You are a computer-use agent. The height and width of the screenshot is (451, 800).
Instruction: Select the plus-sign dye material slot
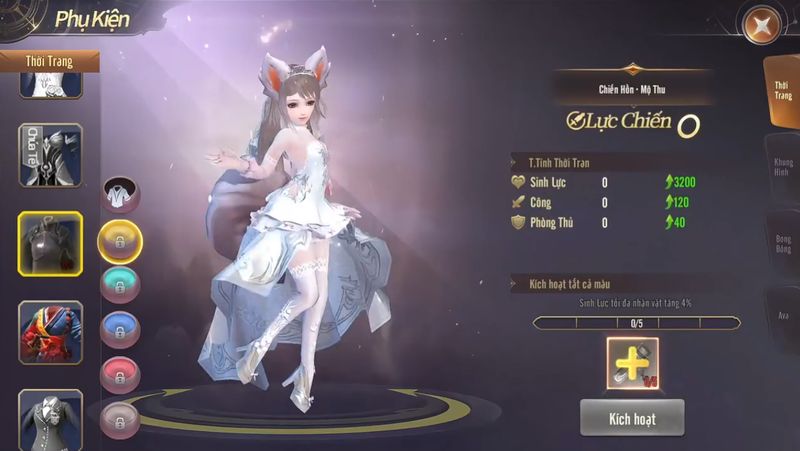(x=632, y=361)
